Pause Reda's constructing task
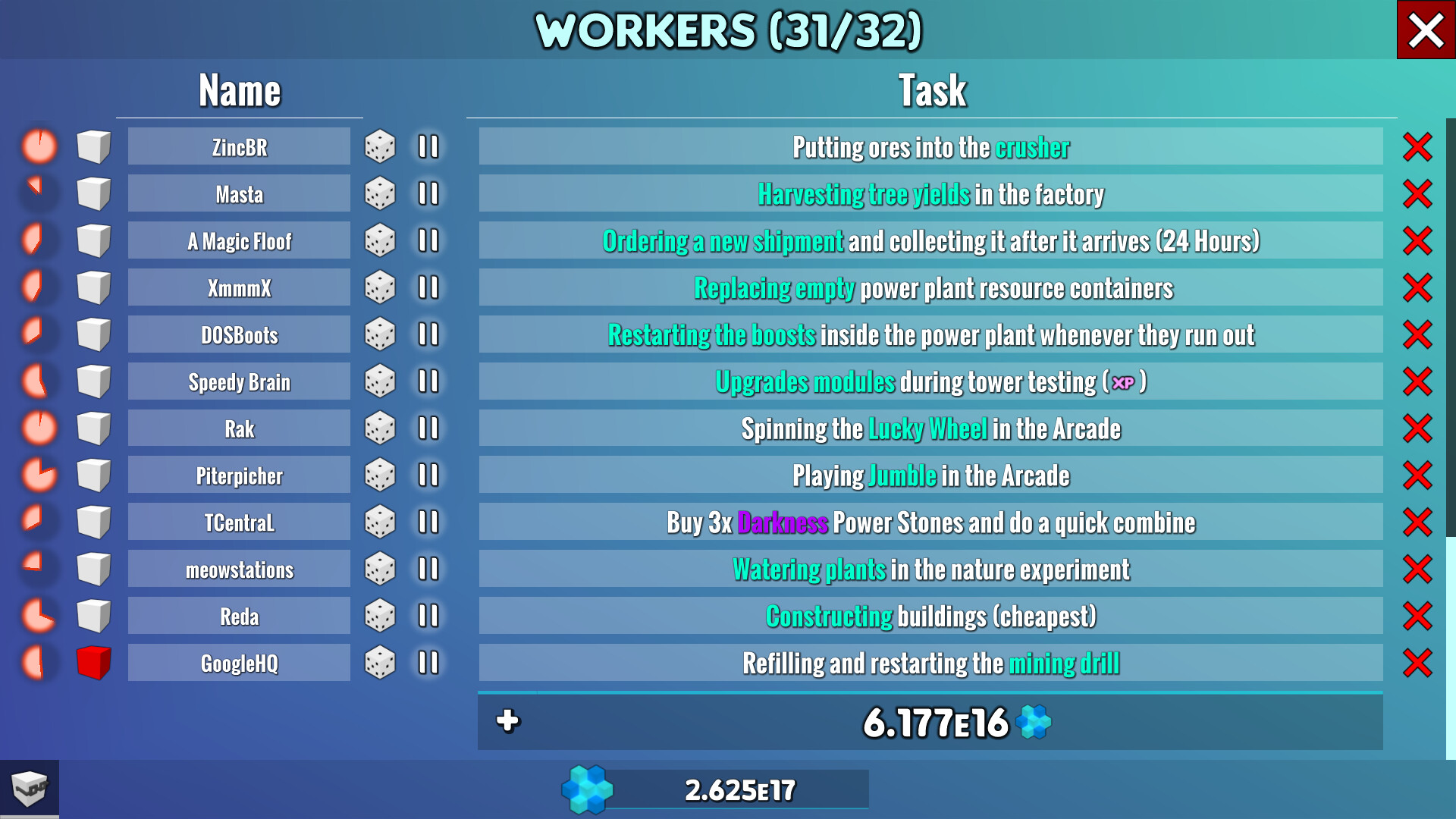1456x819 pixels. coord(425,615)
